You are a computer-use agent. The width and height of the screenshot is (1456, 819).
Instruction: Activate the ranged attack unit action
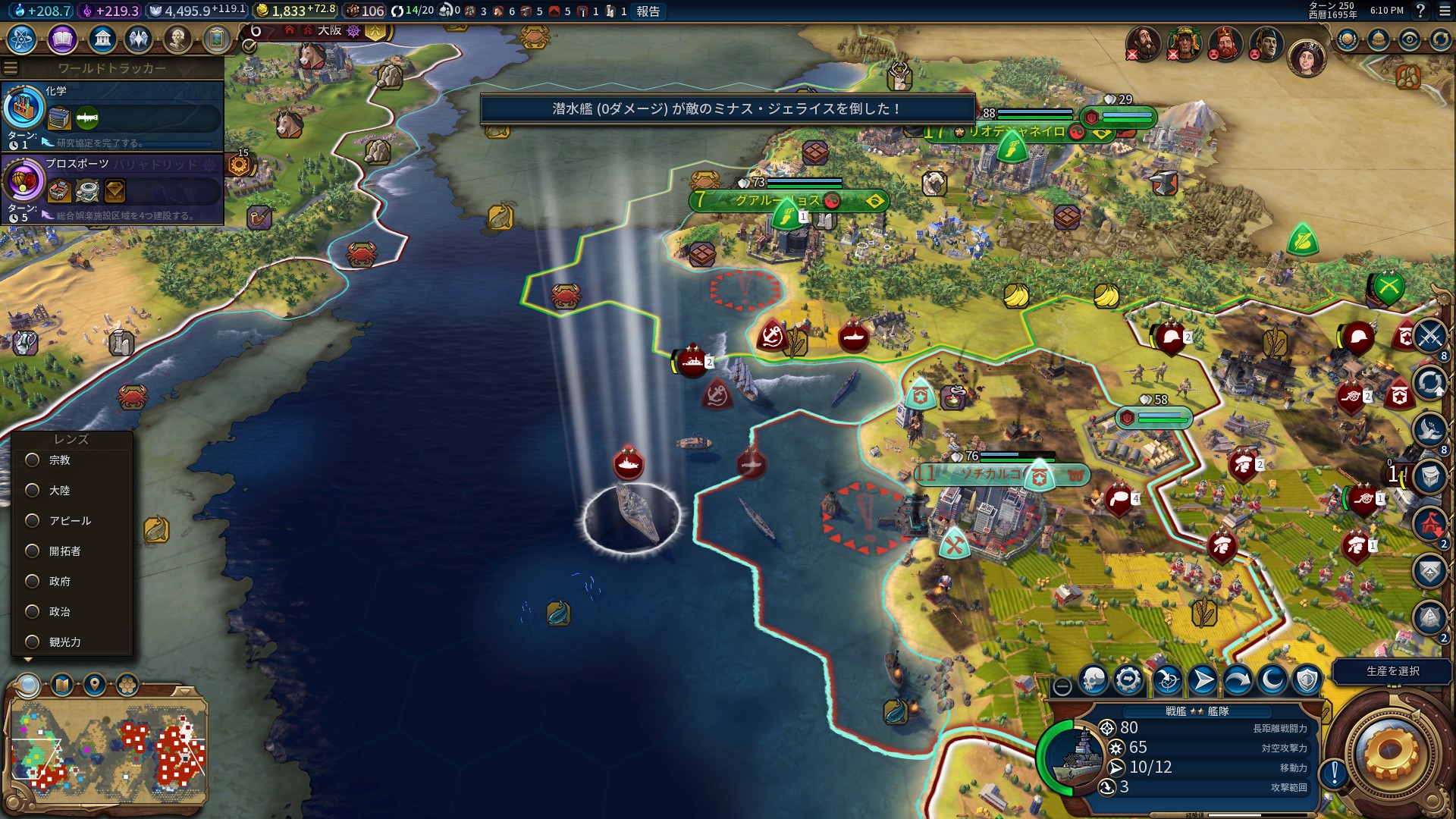coord(1168,680)
